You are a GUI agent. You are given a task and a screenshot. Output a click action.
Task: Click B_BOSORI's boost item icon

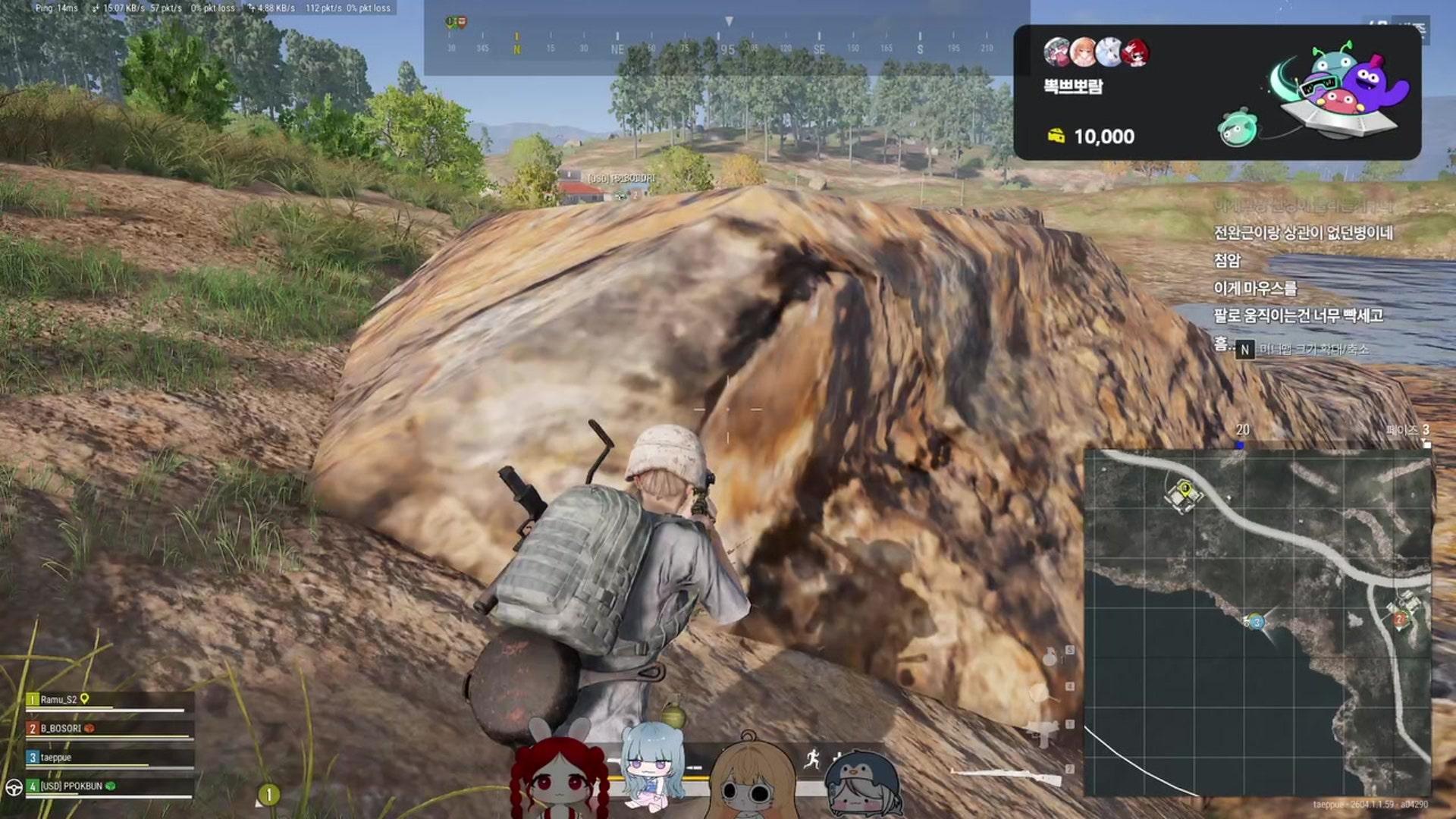pos(90,729)
